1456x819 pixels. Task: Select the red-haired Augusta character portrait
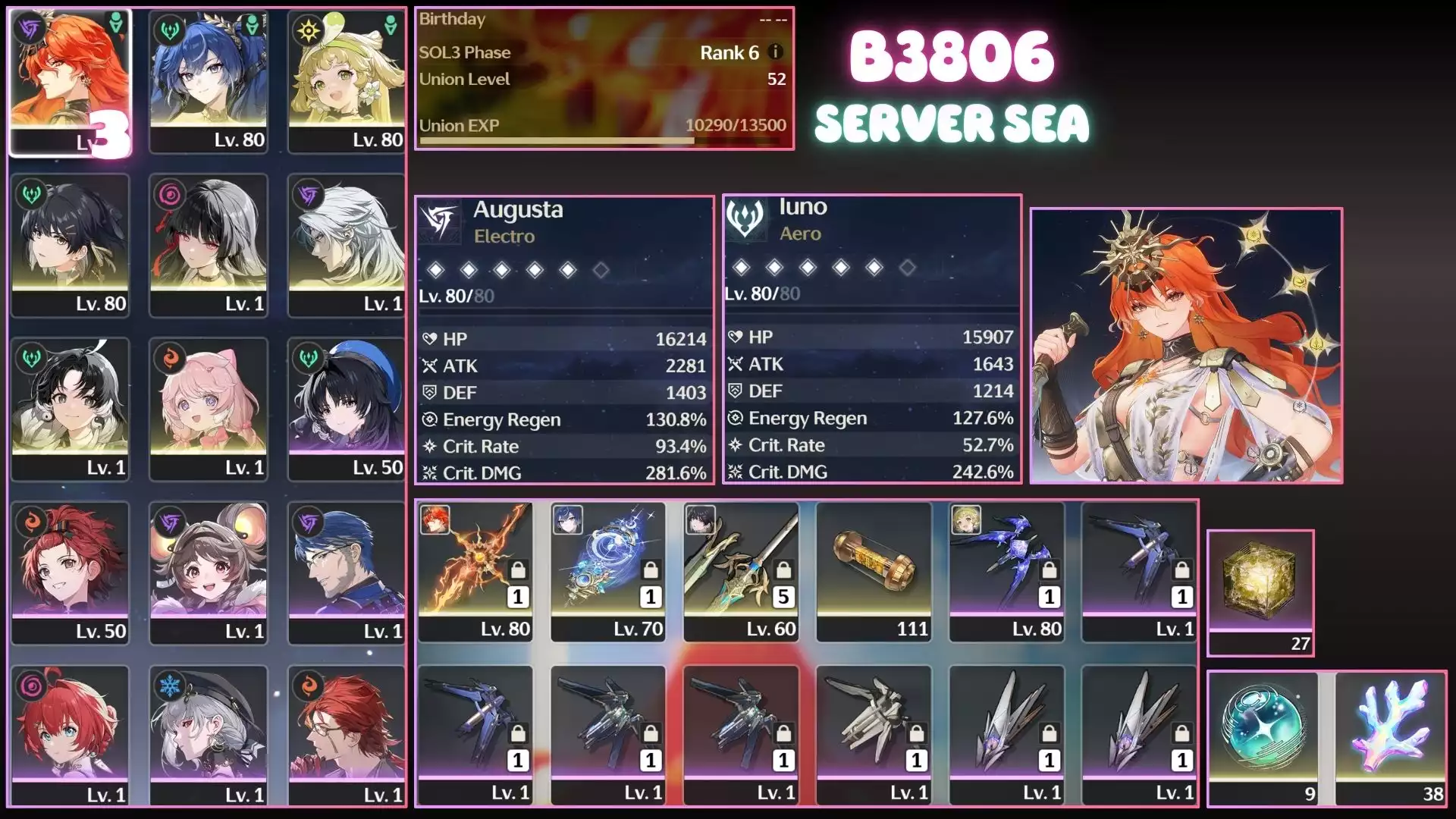70,82
